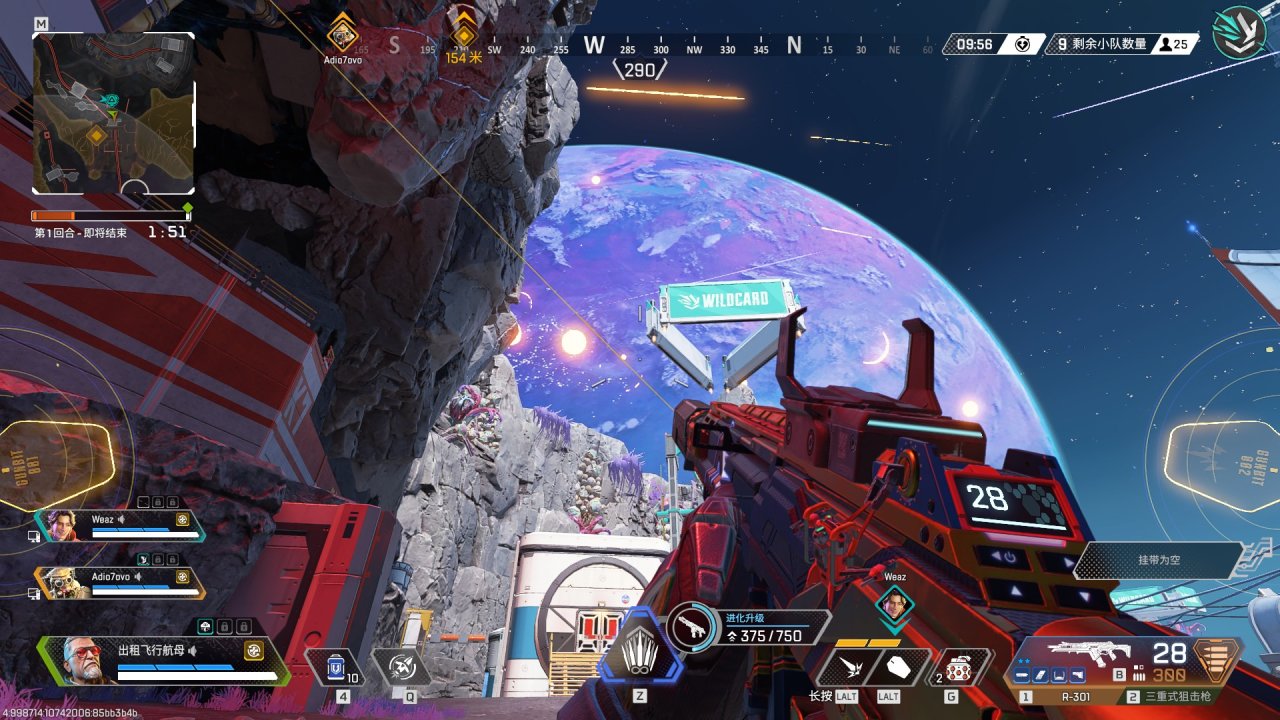Open the 进化升级 evolution progress icon
This screenshot has width=1280, height=720.
coord(690,628)
